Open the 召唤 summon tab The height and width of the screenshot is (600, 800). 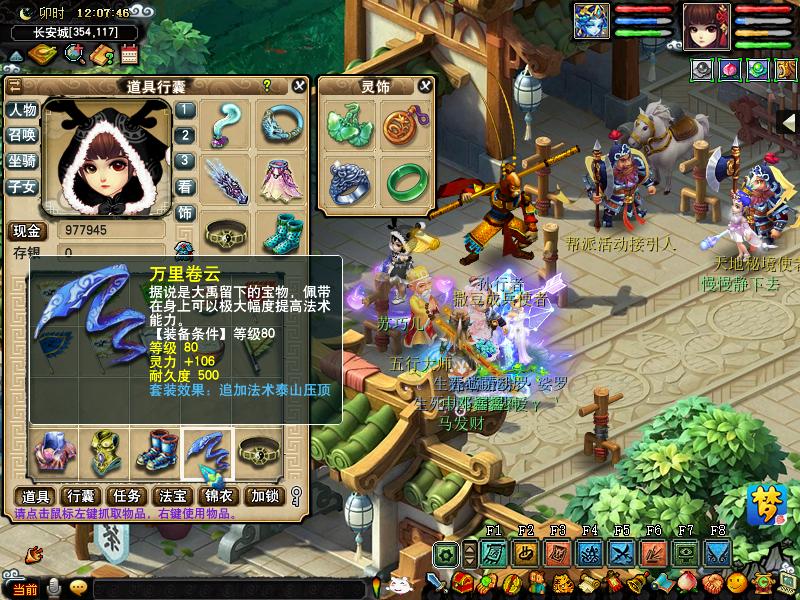pos(22,135)
